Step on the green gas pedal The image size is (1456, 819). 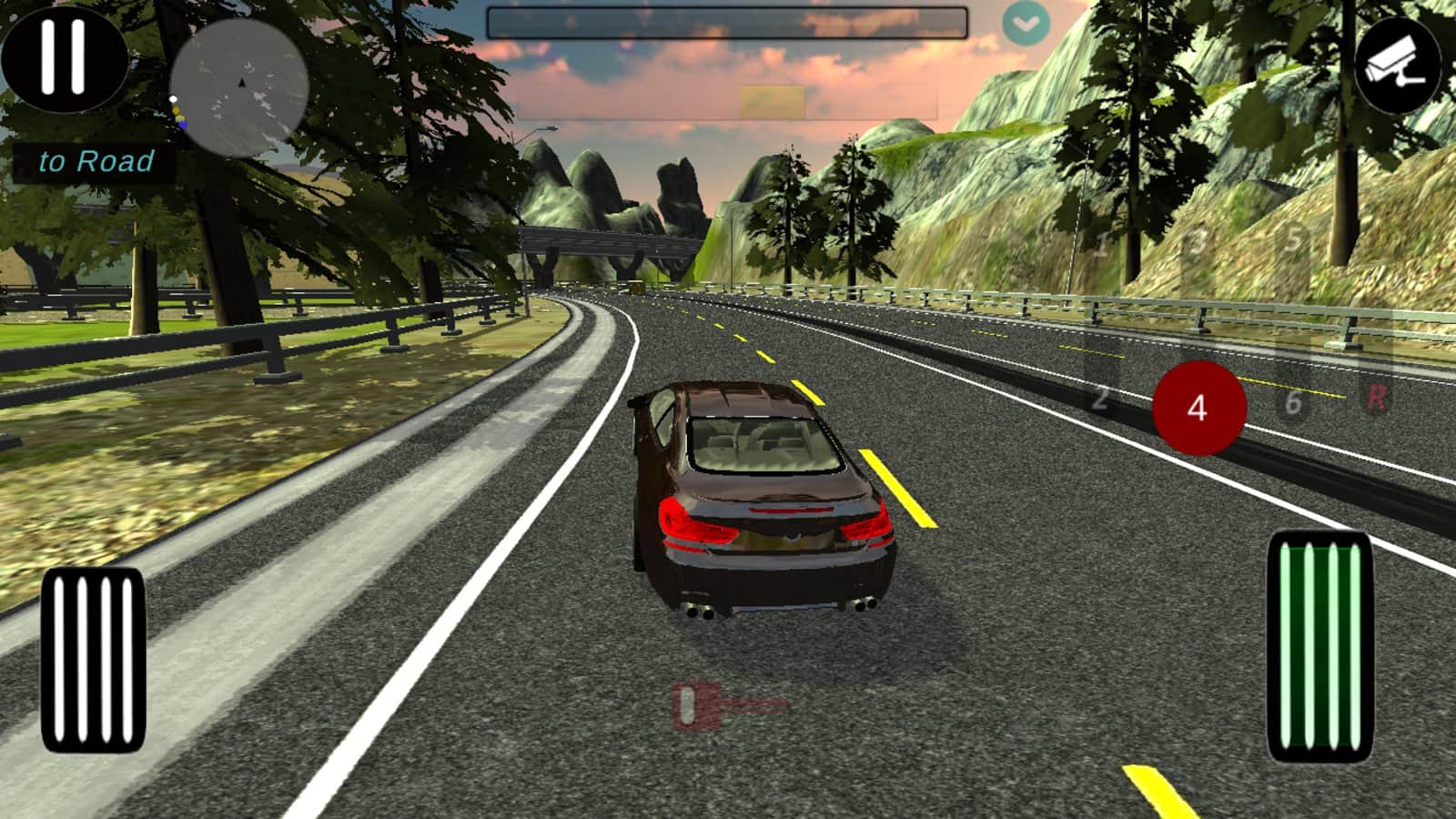pyautogui.click(x=1319, y=646)
